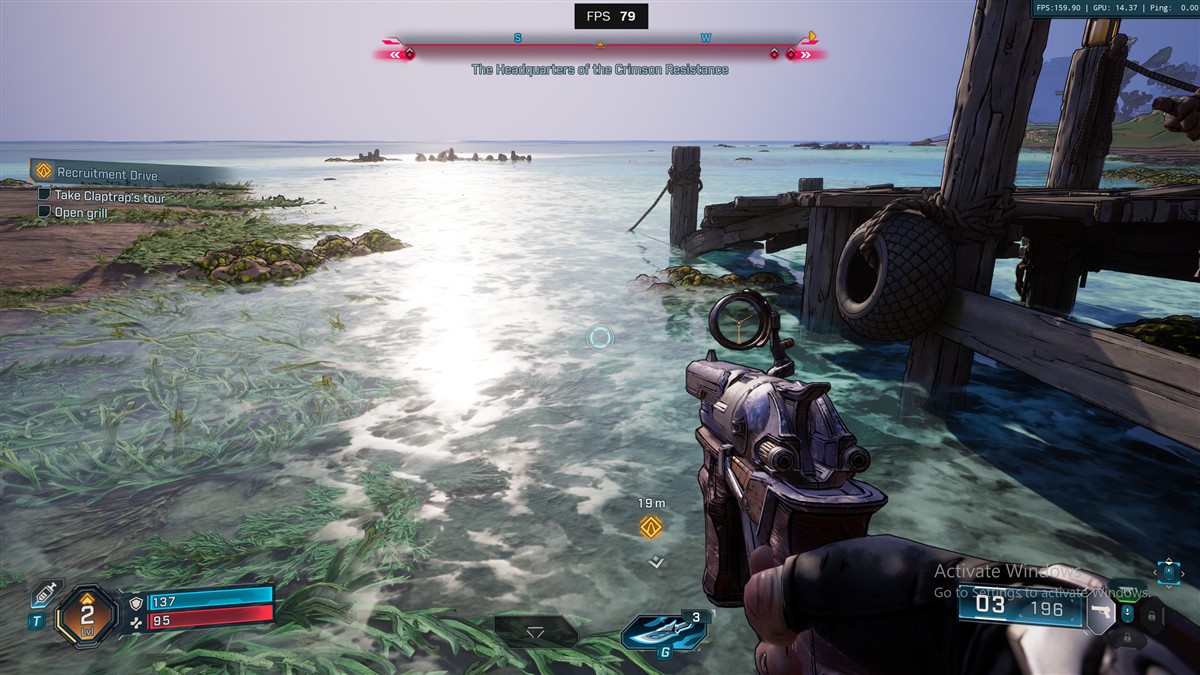Click the FPS counter overlay
Image resolution: width=1200 pixels, height=675 pixels.
pyautogui.click(x=611, y=16)
